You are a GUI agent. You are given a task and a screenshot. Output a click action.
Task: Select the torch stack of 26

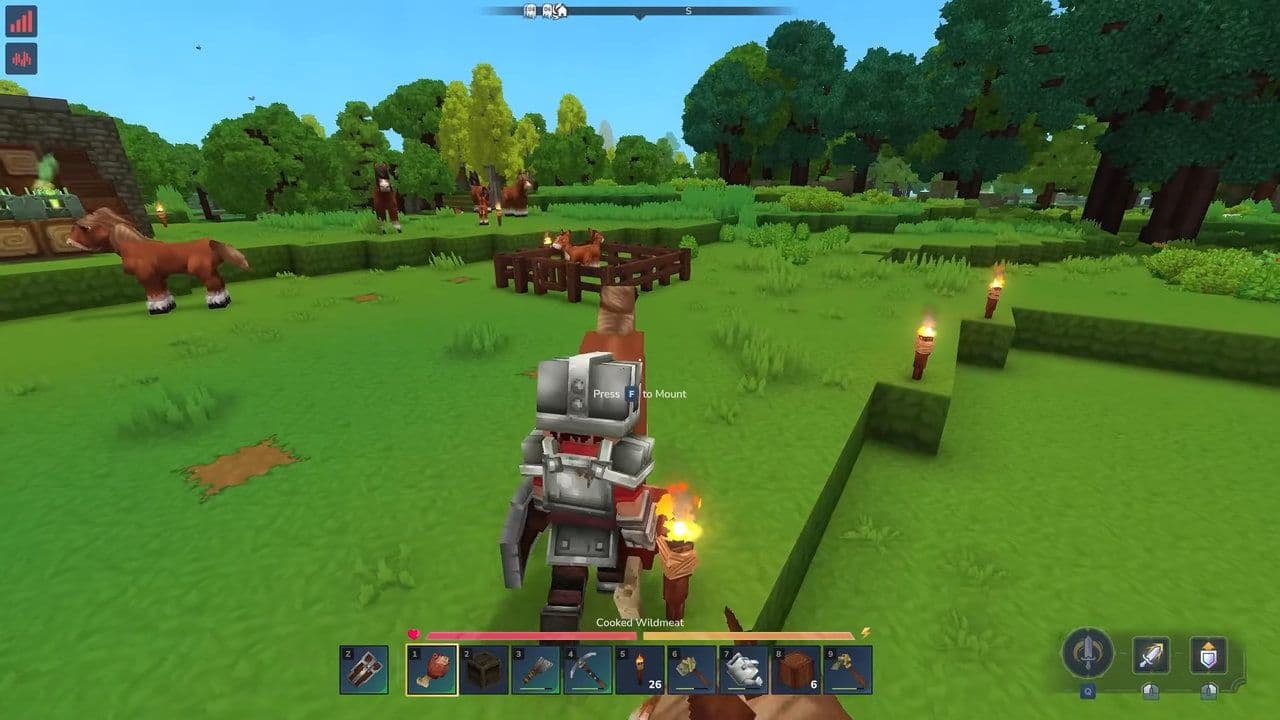(x=640, y=670)
